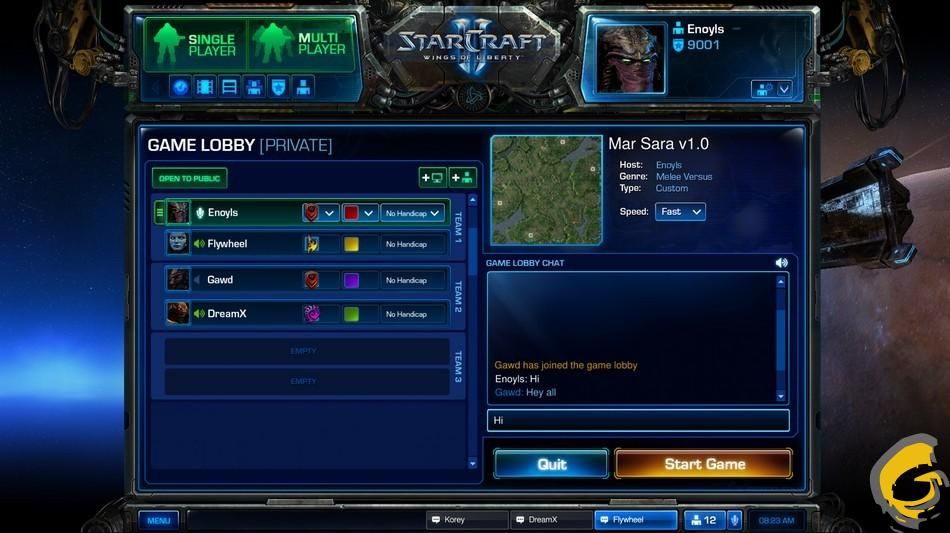The width and height of the screenshot is (950, 533).
Task: Change the game Speed dropdown
Action: coord(681,212)
